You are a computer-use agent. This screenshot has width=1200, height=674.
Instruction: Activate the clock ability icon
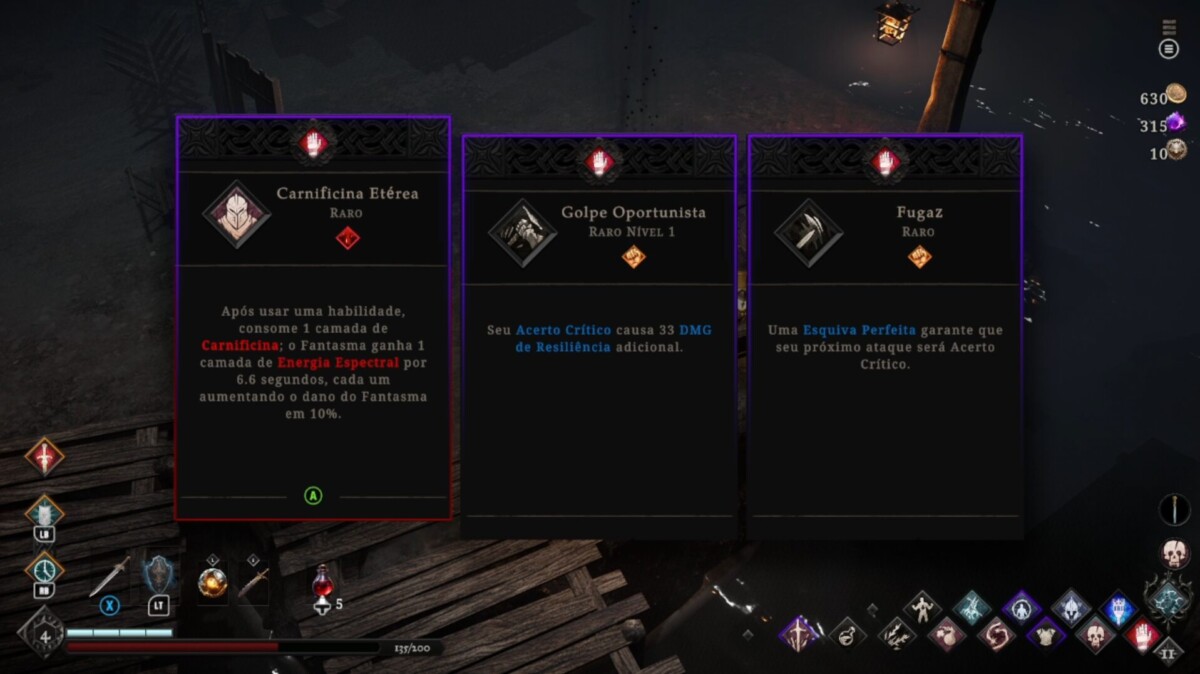click(44, 569)
